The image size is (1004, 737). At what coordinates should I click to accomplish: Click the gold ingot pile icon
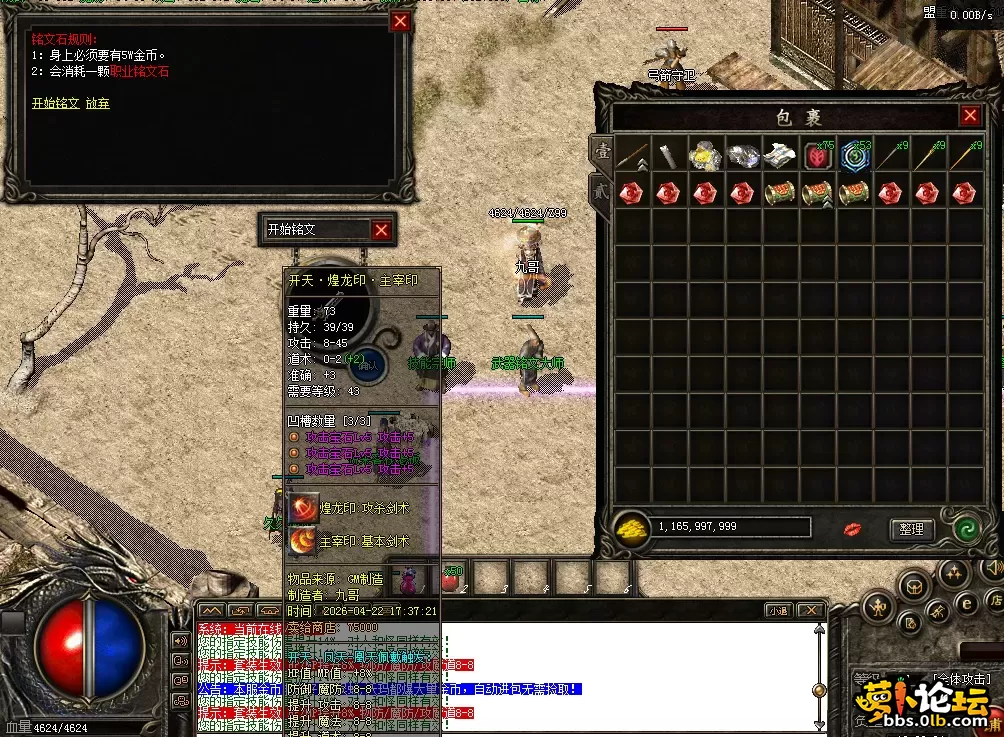pos(629,528)
